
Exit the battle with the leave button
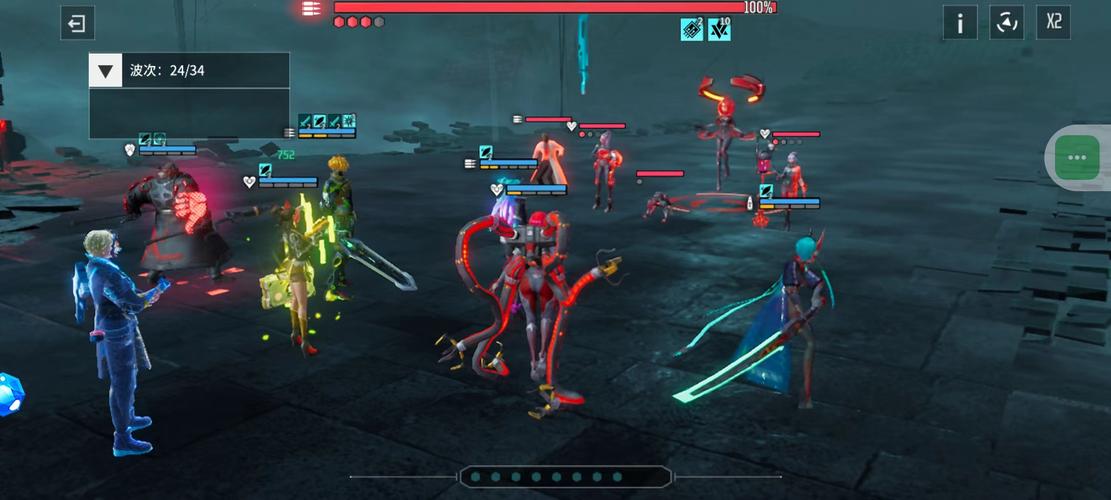click(x=77, y=22)
